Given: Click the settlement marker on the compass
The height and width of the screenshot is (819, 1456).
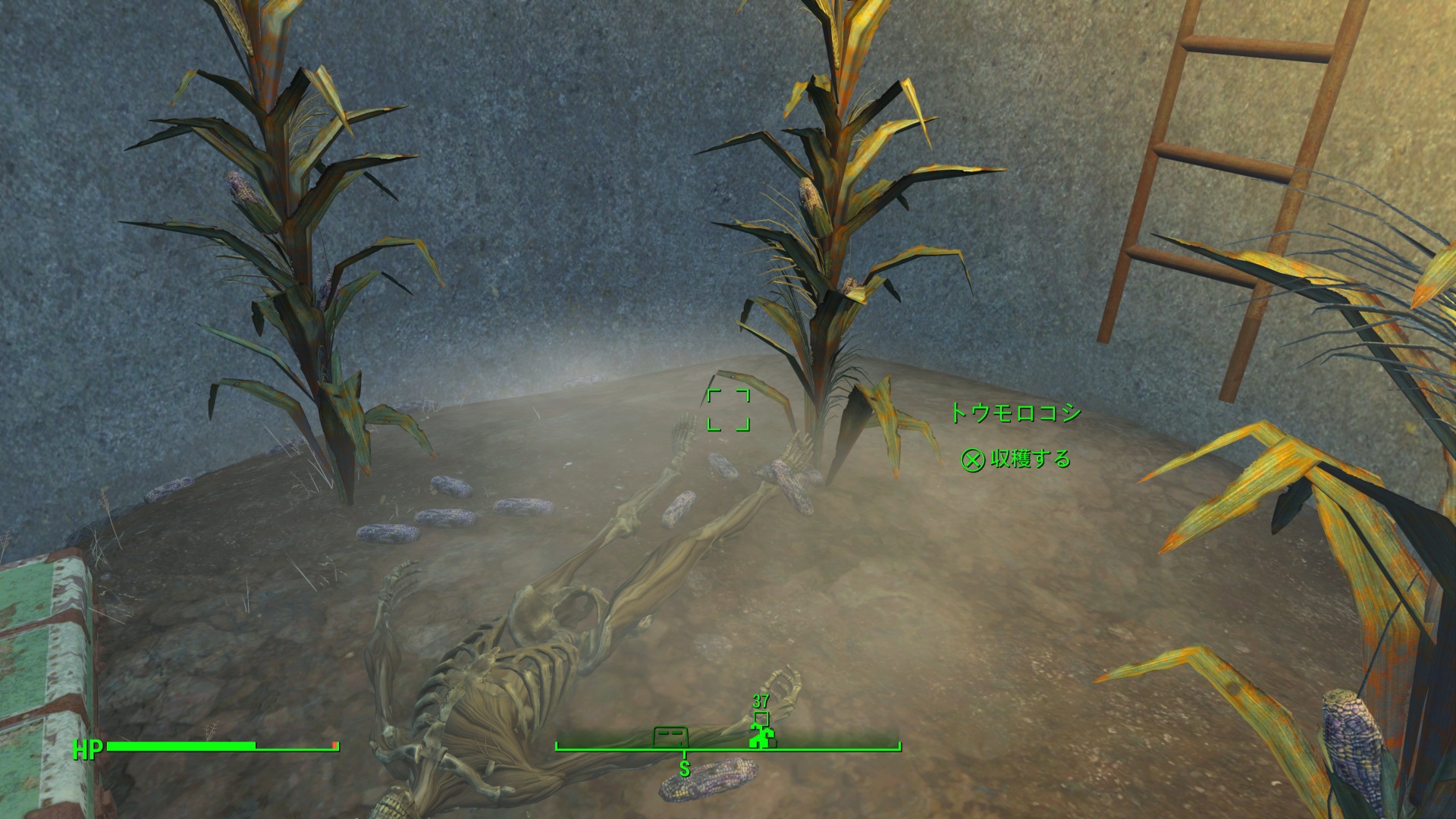Looking at the screenshot, I should pos(761,736).
